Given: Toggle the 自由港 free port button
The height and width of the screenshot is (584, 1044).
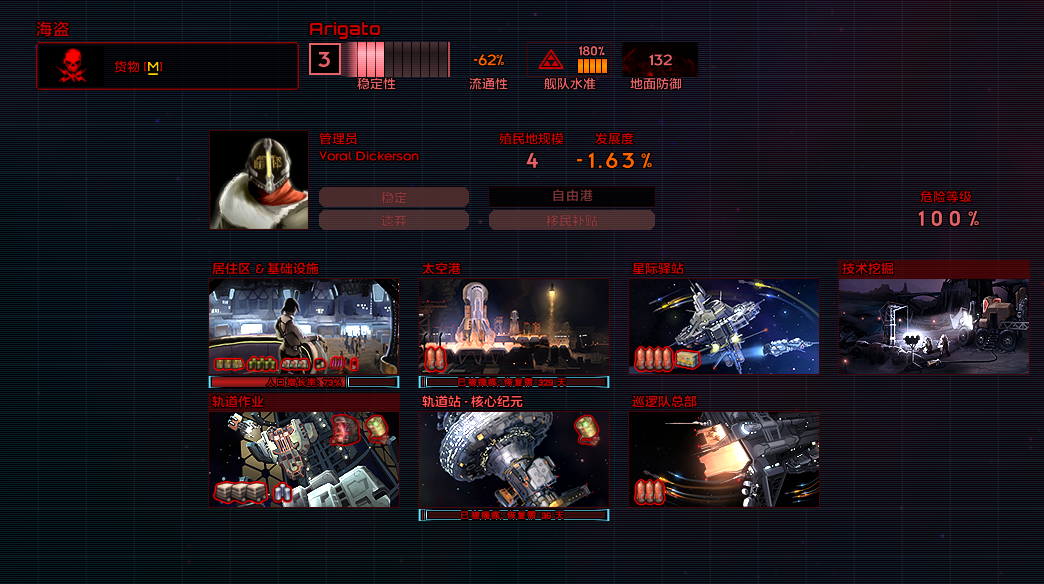Looking at the screenshot, I should point(572,197).
